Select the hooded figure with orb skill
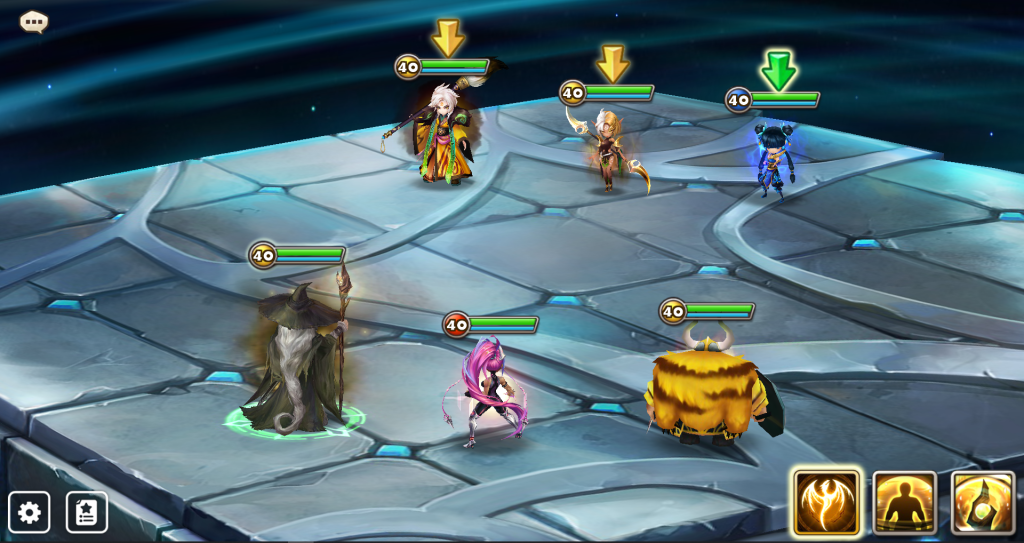 pyautogui.click(x=983, y=502)
